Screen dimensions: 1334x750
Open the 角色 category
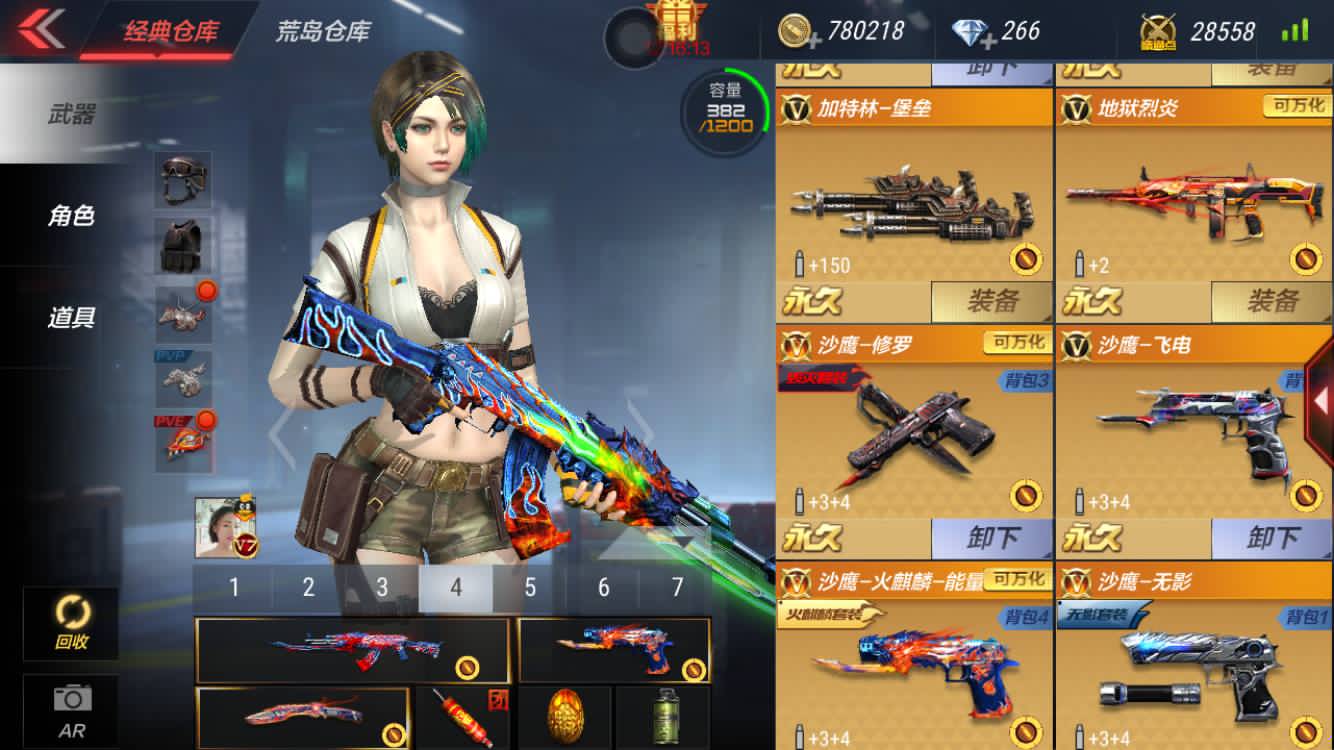70,215
